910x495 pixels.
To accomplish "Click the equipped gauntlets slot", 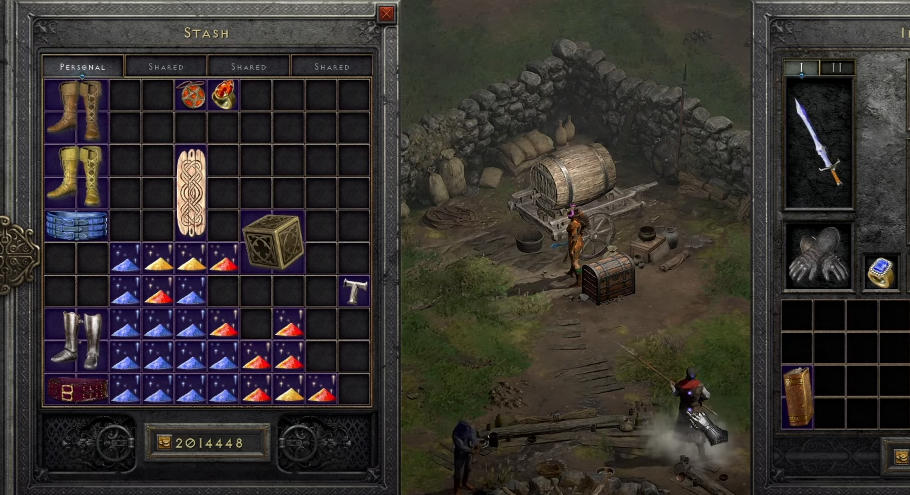I will tap(818, 256).
